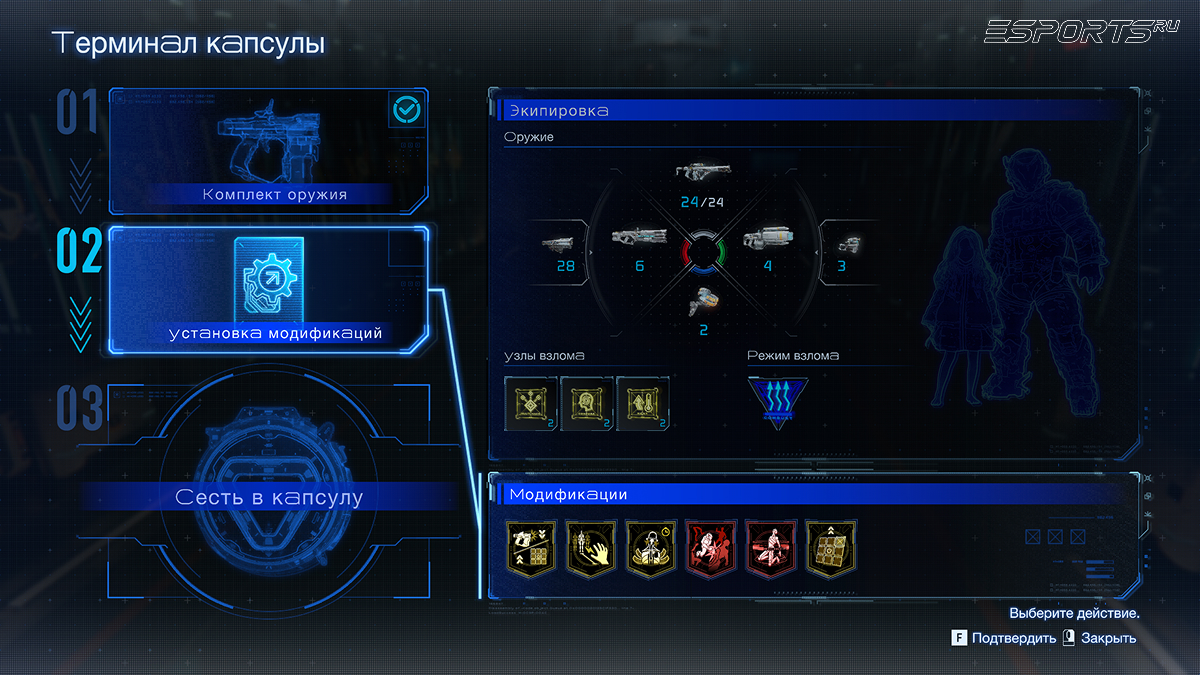Choose the far-right pistol with 3 ammo
The image size is (1200, 675).
[x=847, y=244]
